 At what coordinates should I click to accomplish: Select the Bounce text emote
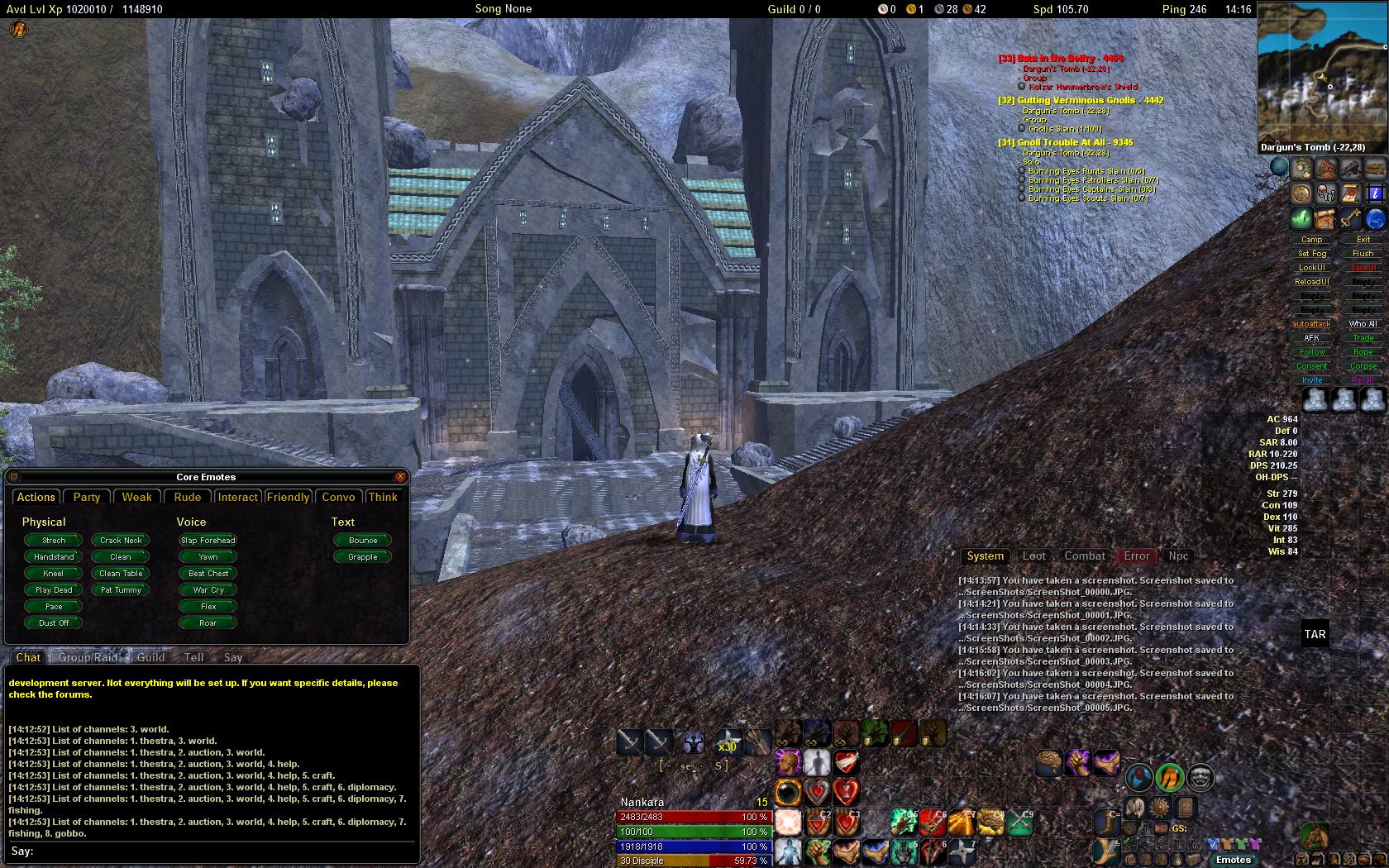pyautogui.click(x=363, y=541)
